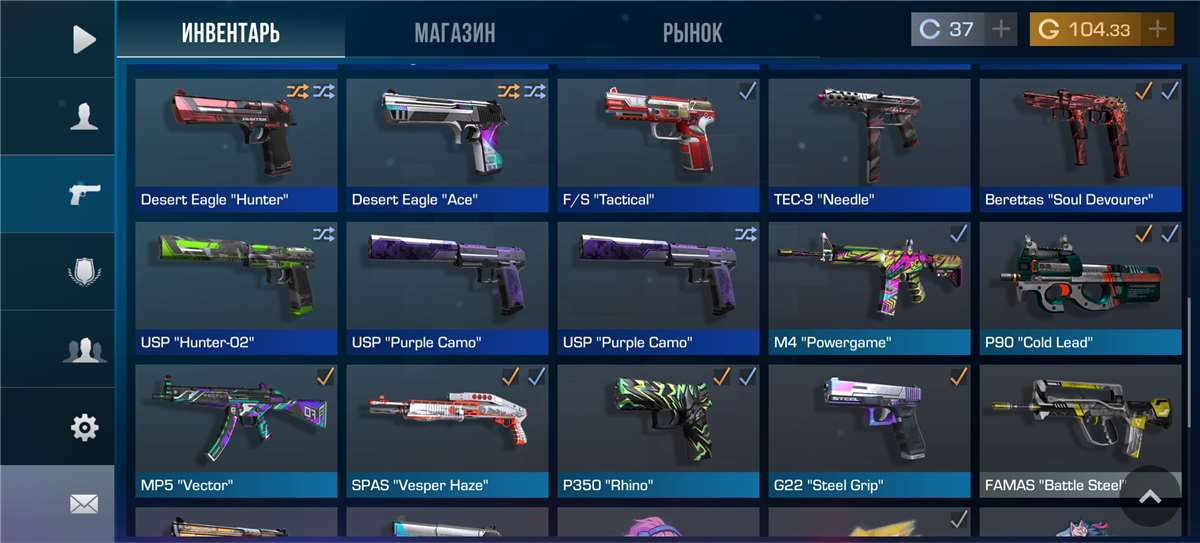Open the mail envelope icon
Screen dimensions: 1200x543
click(x=84, y=503)
